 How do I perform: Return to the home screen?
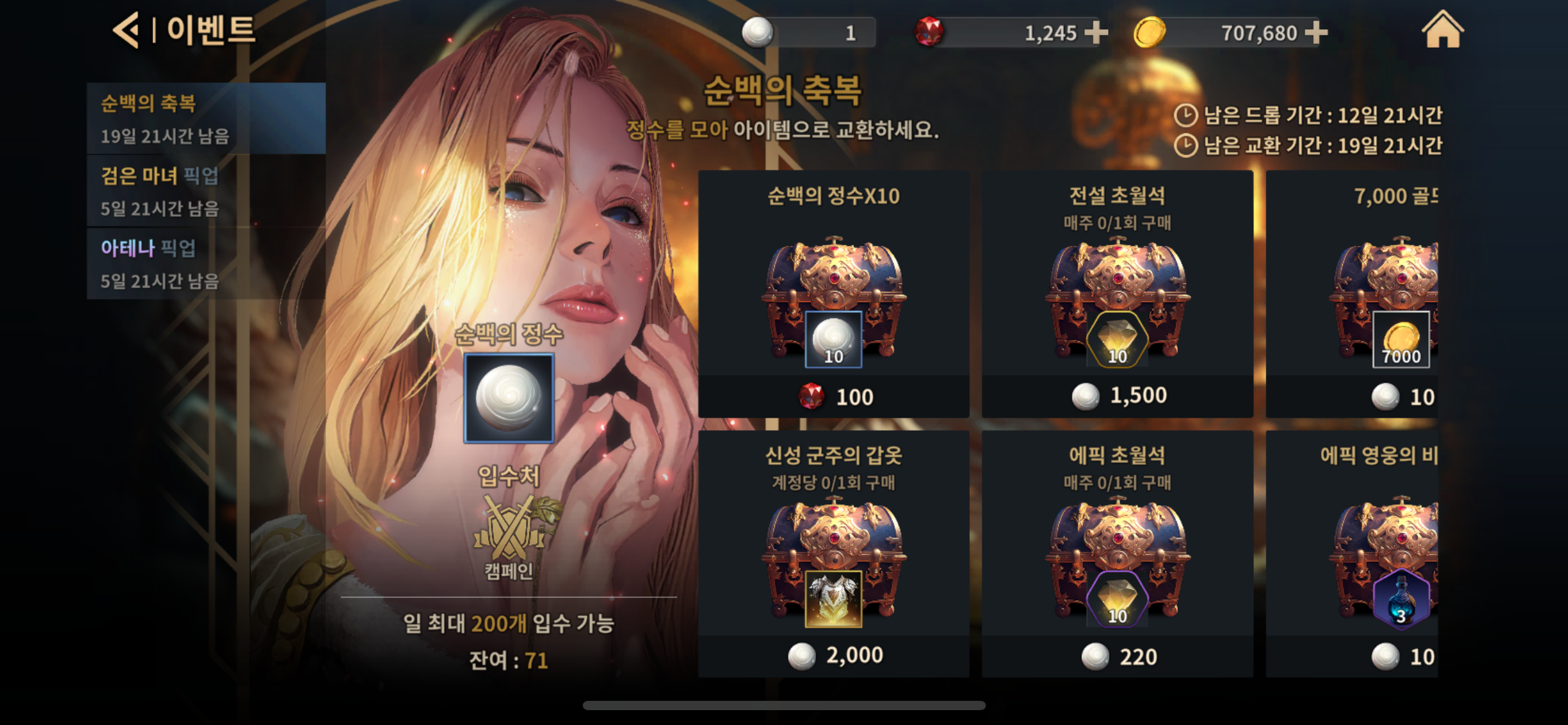coord(1442,30)
